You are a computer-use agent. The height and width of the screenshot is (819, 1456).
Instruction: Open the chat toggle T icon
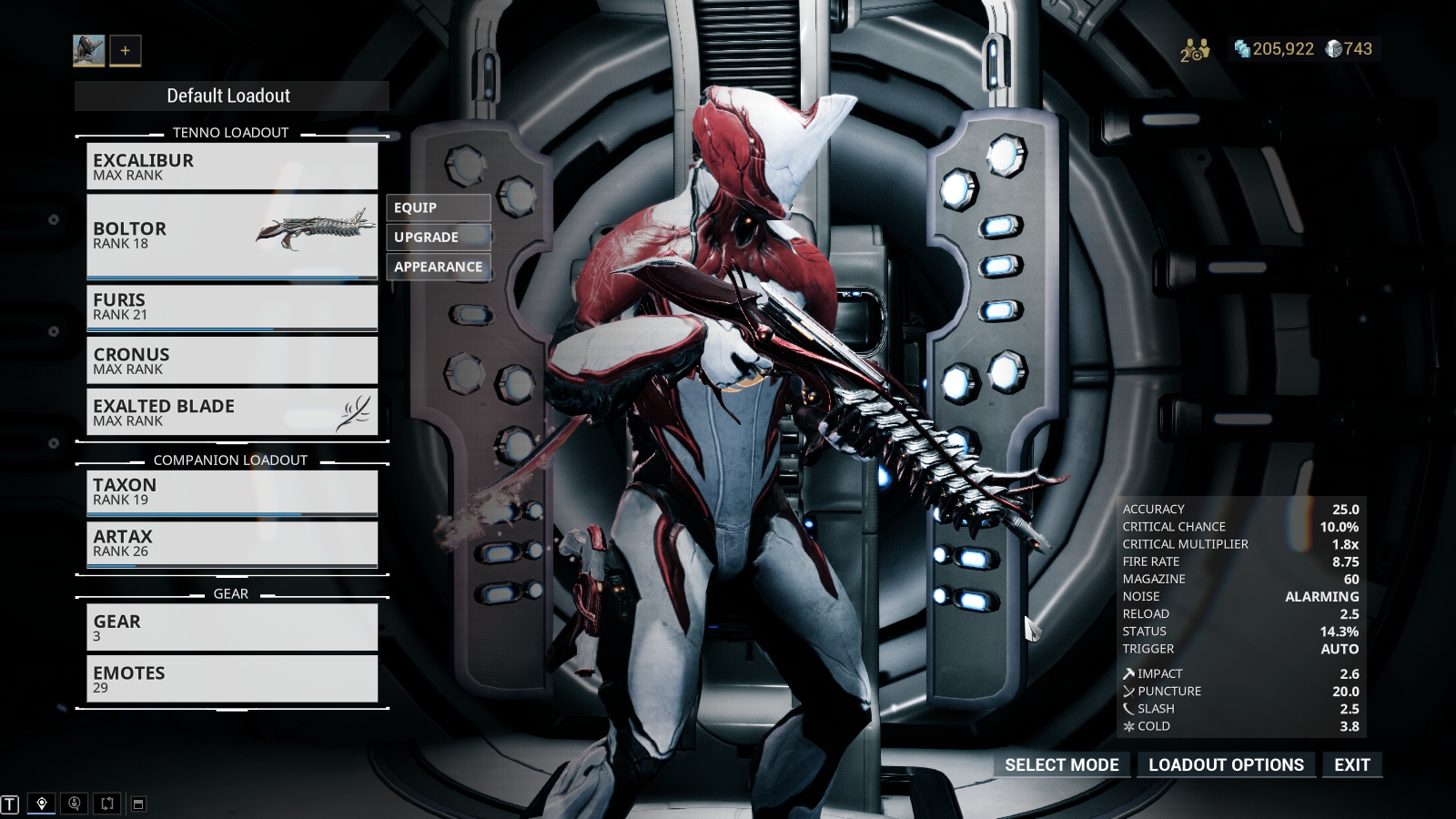tap(10, 804)
